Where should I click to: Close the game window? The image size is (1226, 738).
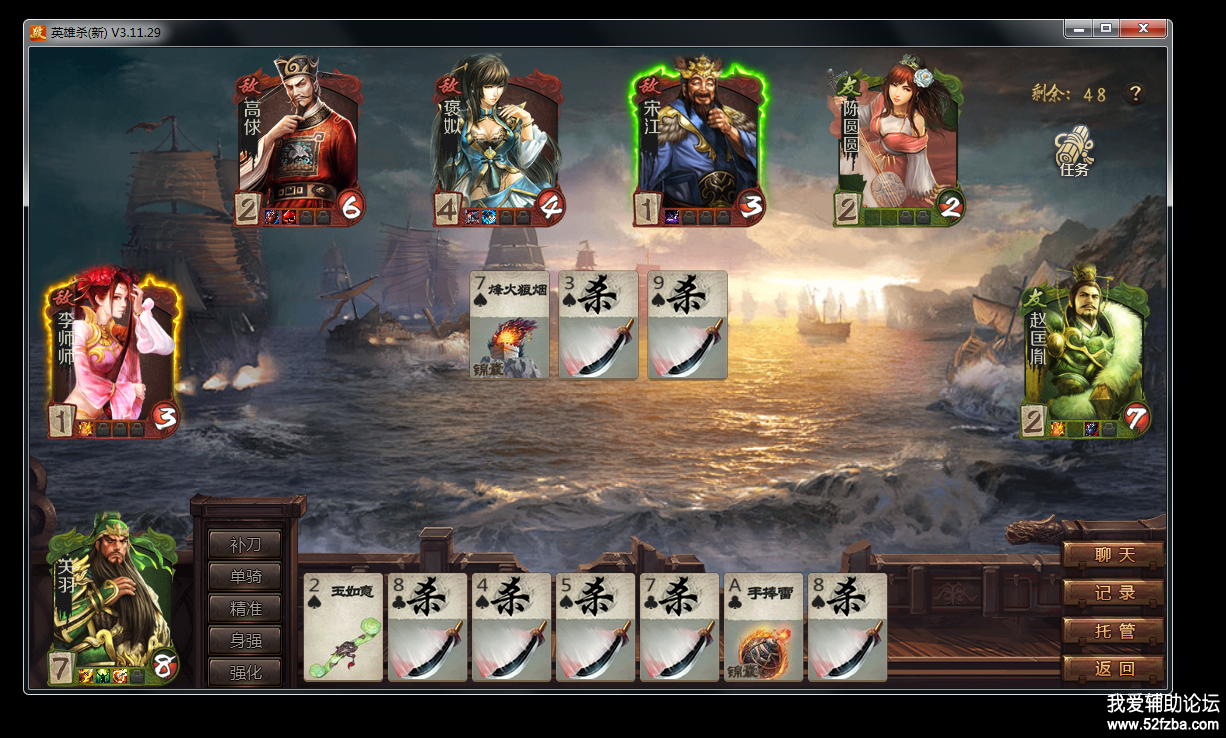pos(1143,29)
